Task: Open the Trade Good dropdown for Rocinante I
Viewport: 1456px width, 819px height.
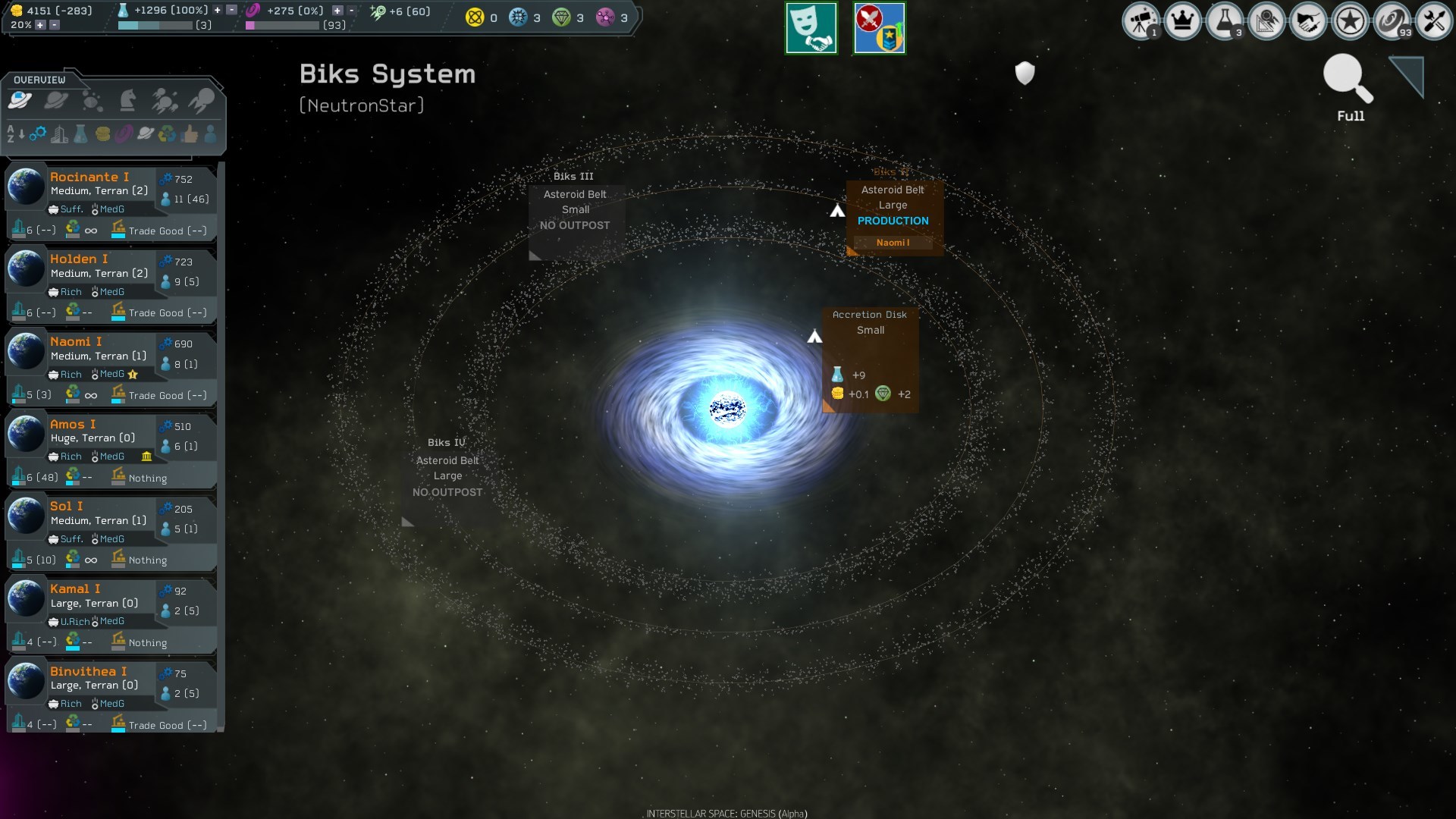Action: [159, 231]
